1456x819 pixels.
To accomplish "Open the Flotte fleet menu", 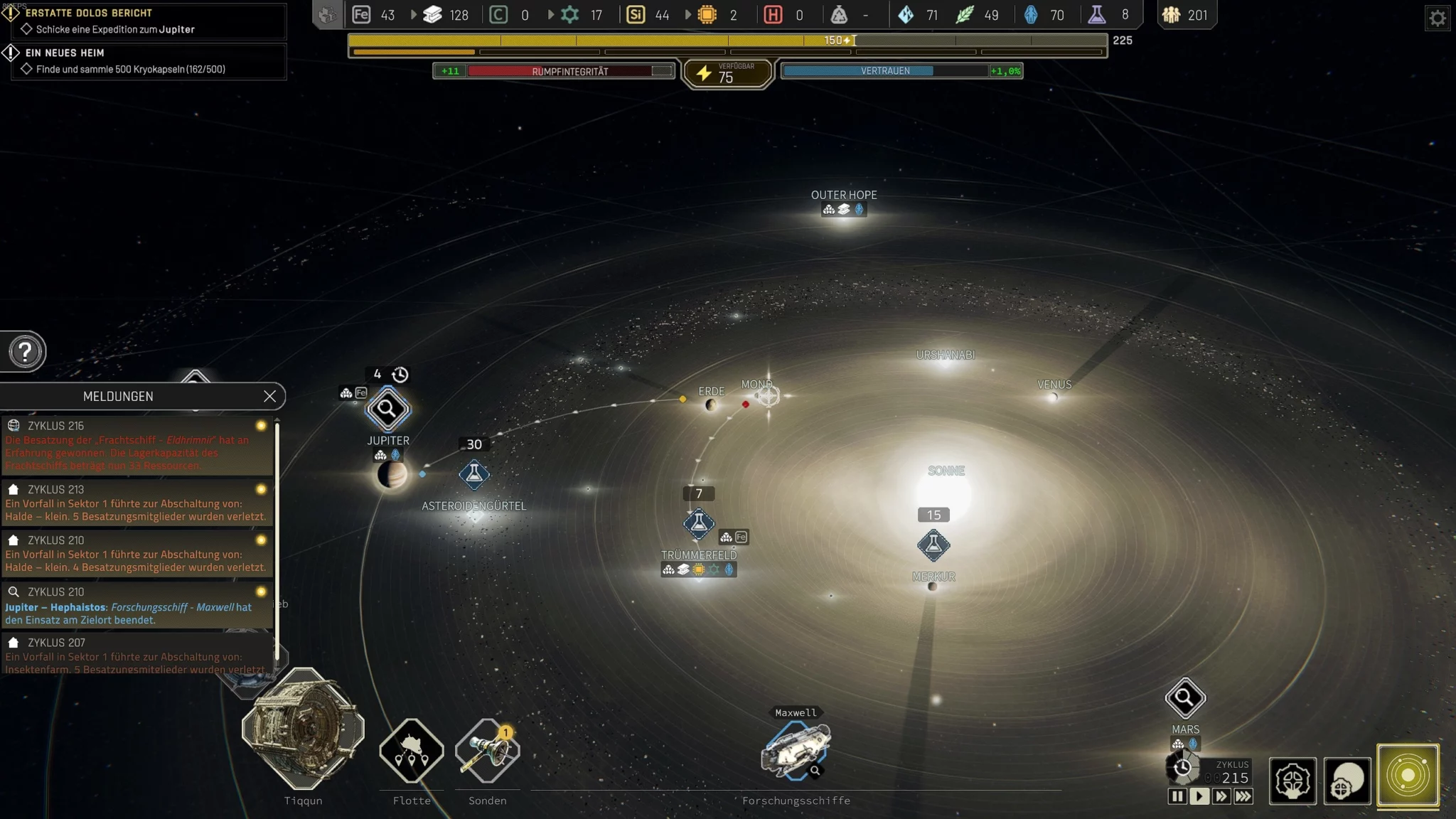I will pyautogui.click(x=412, y=751).
